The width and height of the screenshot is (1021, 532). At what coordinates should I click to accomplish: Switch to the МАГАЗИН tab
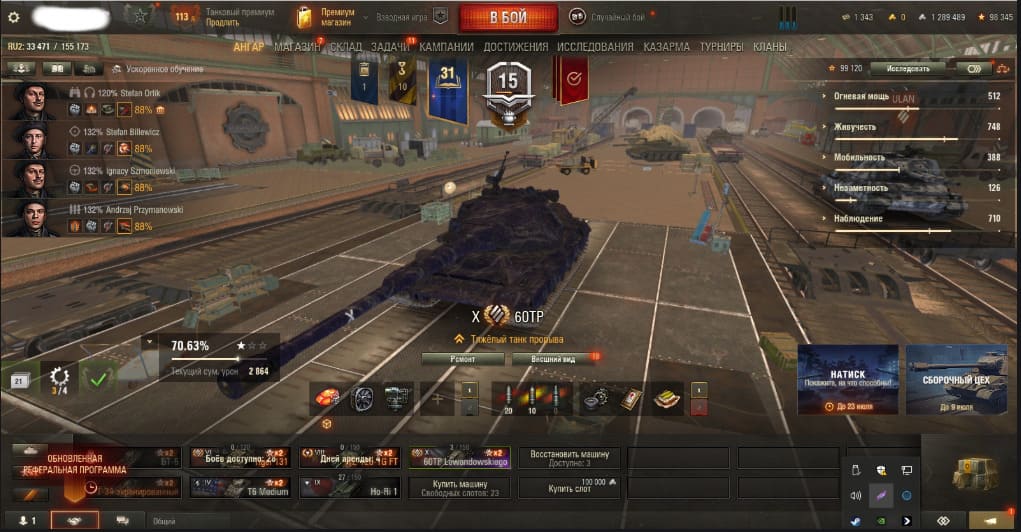pyautogui.click(x=297, y=47)
